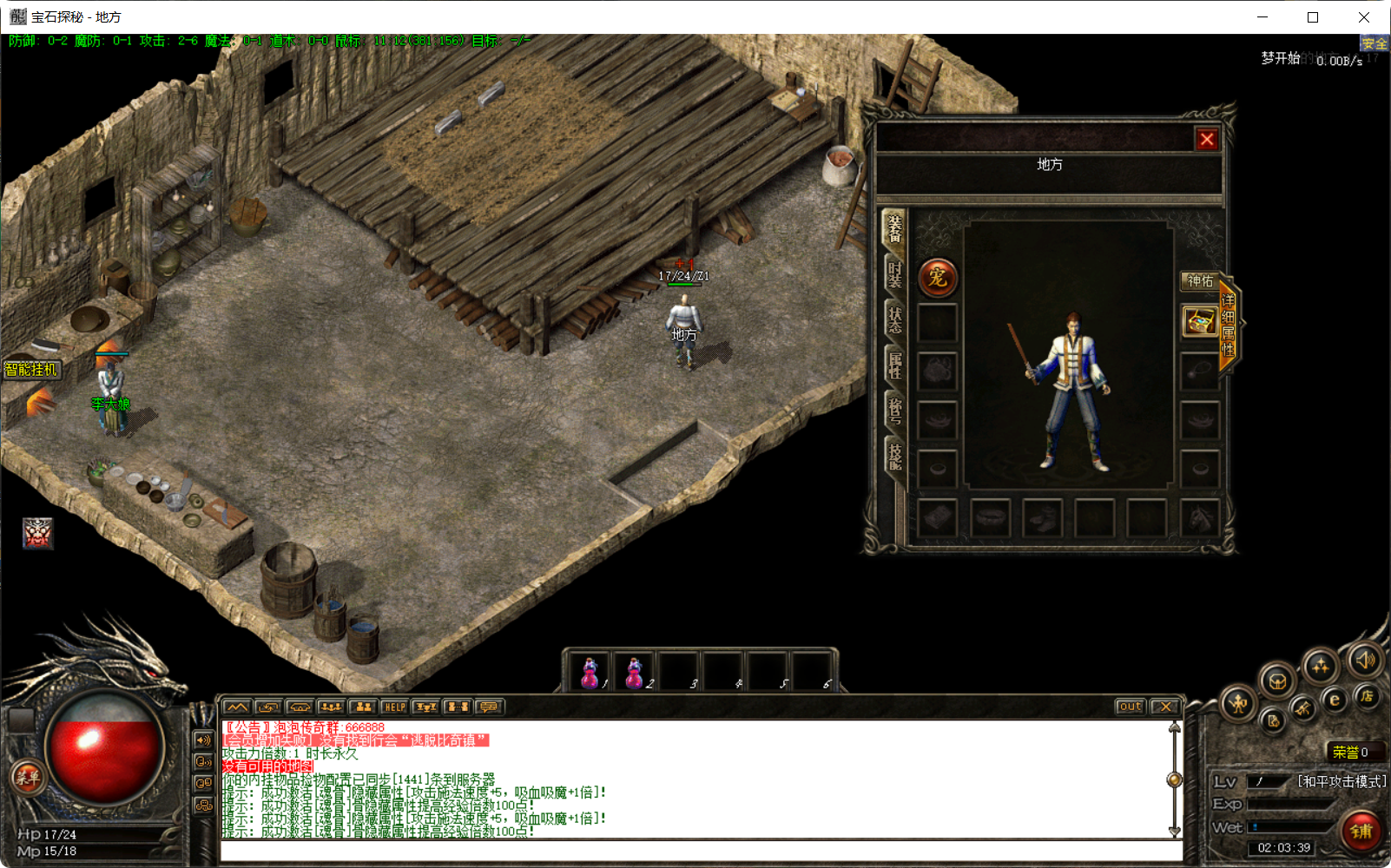Click the out button above chat
The image size is (1391, 868).
[x=1129, y=707]
